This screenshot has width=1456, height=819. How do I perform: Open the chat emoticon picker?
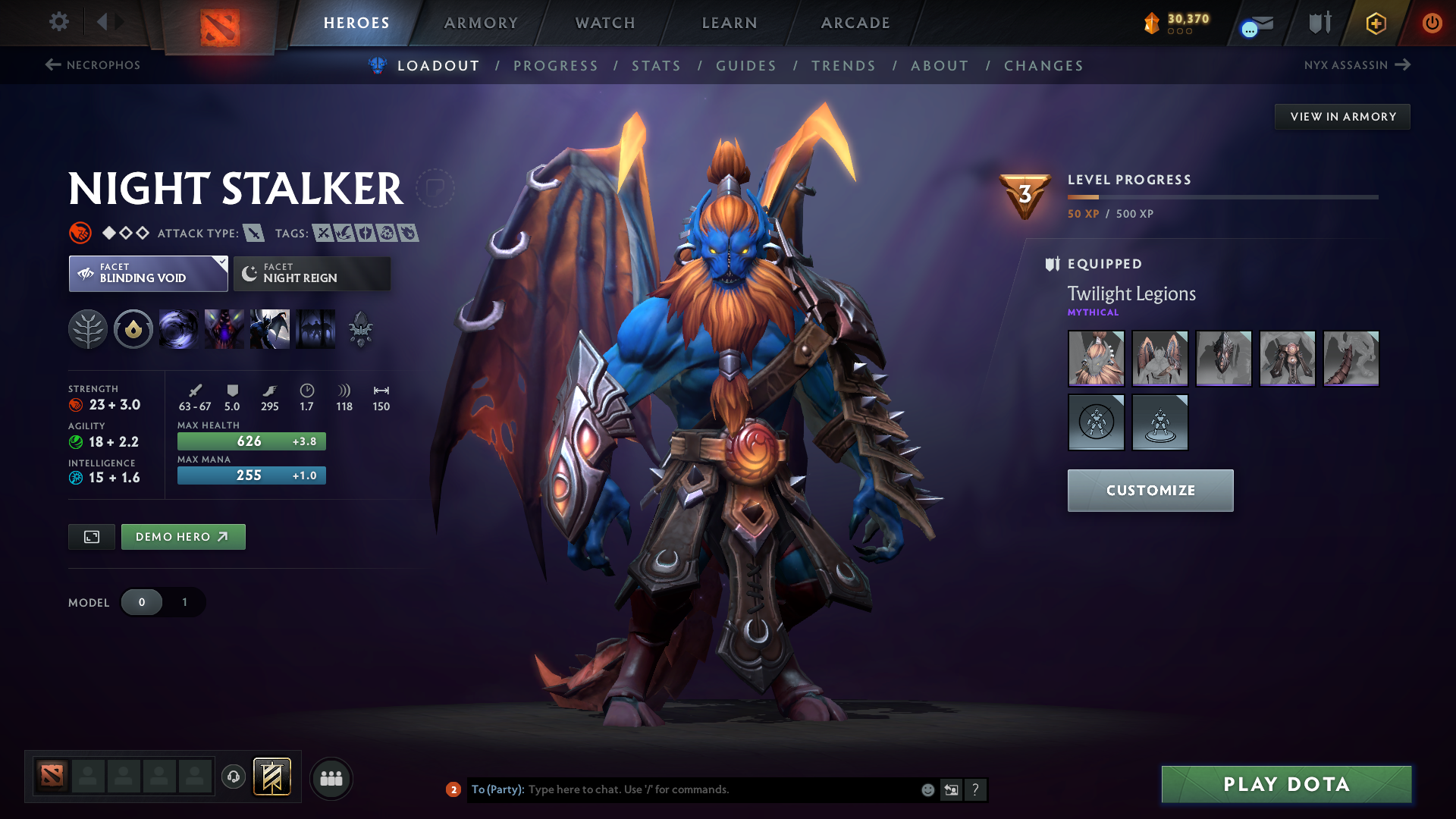pyautogui.click(x=927, y=789)
